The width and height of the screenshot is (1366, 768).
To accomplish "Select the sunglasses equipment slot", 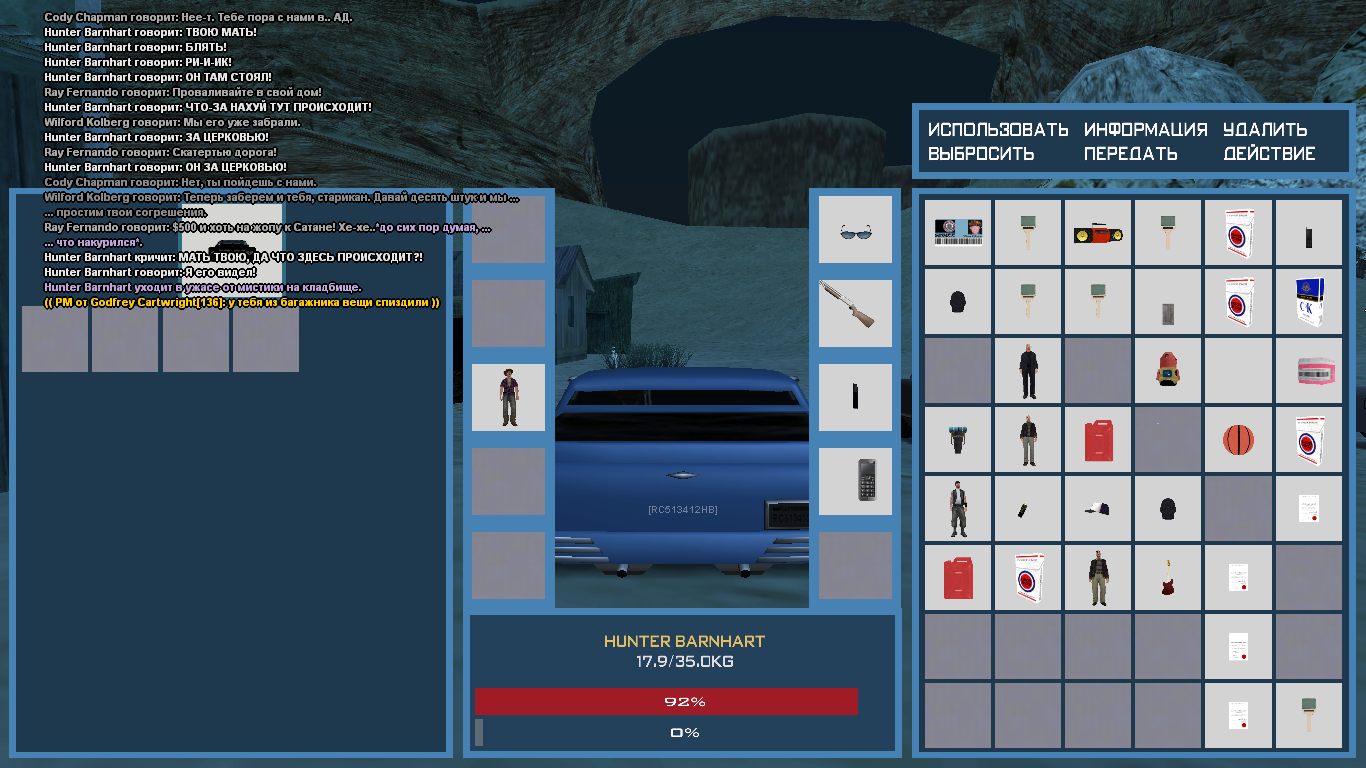I will pos(855,230).
